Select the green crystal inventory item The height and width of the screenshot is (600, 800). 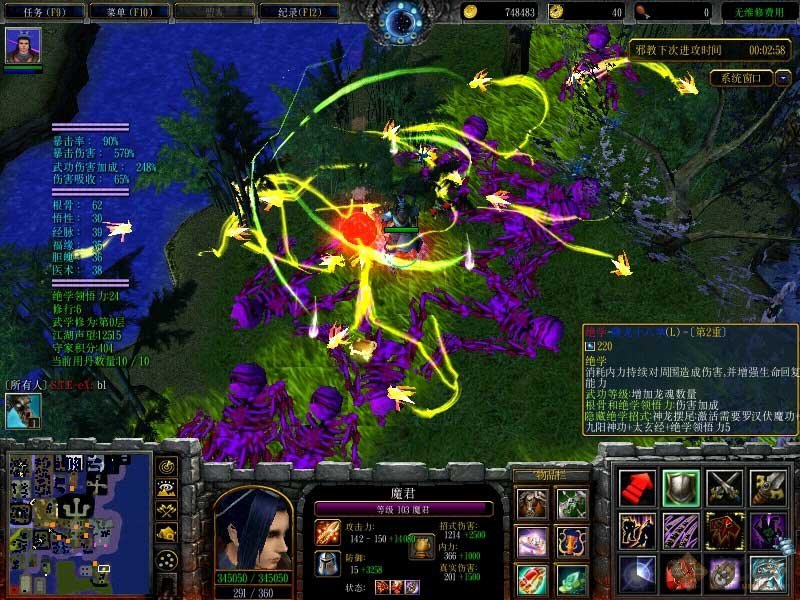tap(571, 579)
